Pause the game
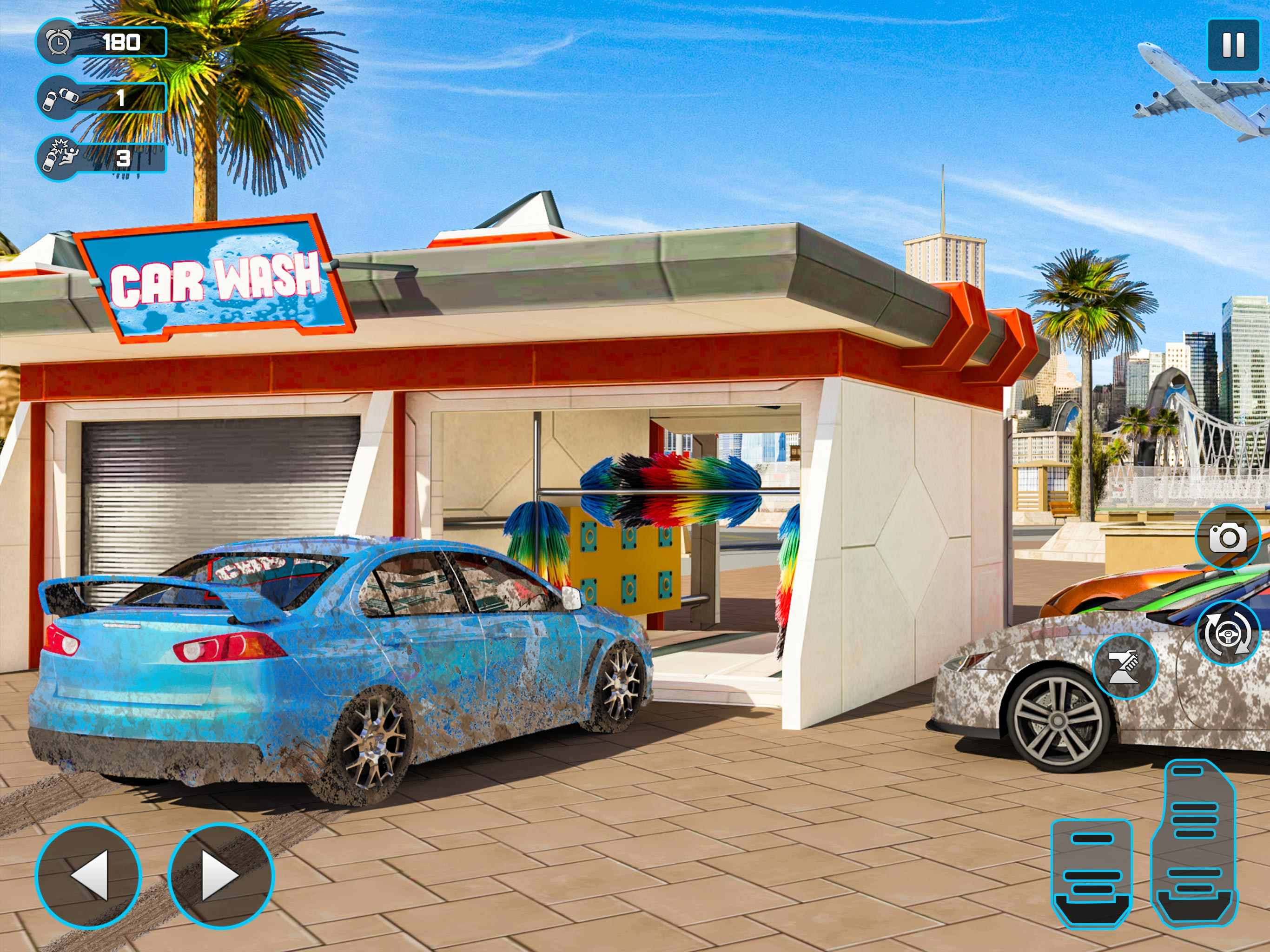1270x952 pixels. click(1233, 45)
